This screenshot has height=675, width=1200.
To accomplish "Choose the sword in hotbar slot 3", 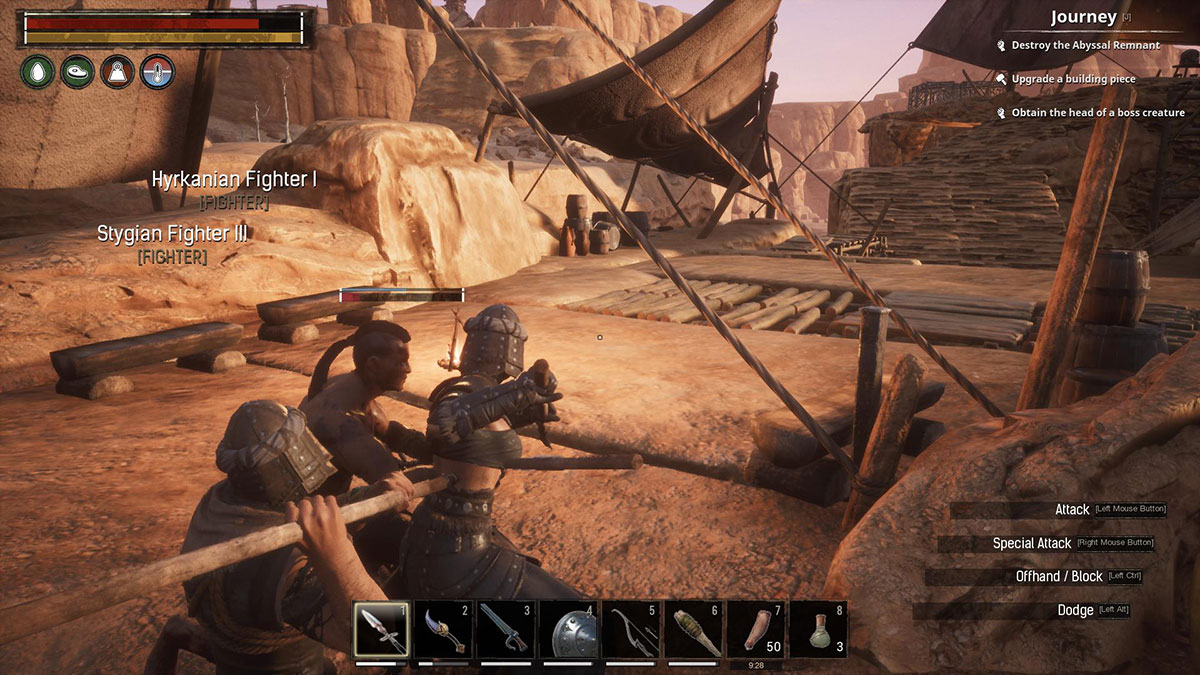I will click(x=506, y=629).
